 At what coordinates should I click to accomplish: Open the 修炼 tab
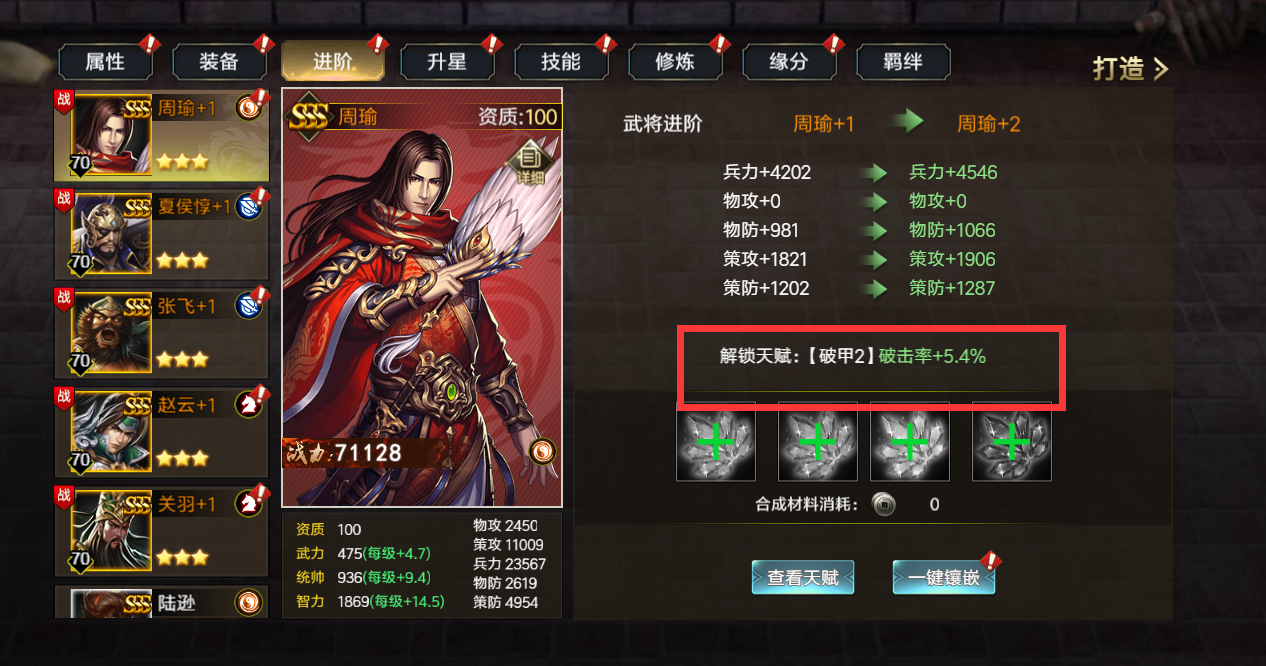pos(675,62)
